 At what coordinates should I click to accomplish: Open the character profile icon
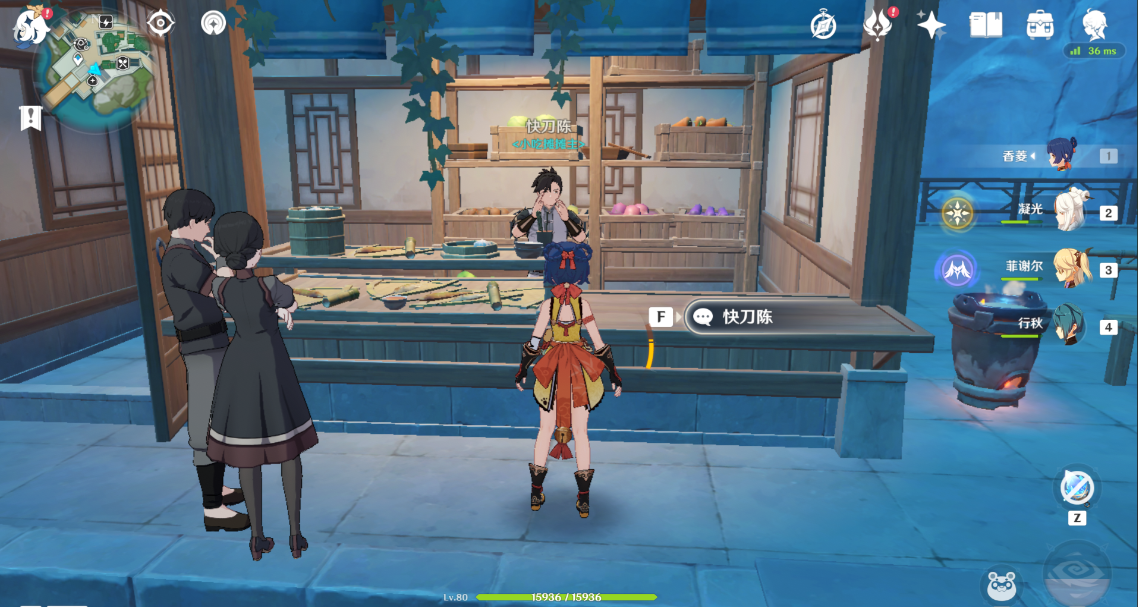(x=1094, y=24)
